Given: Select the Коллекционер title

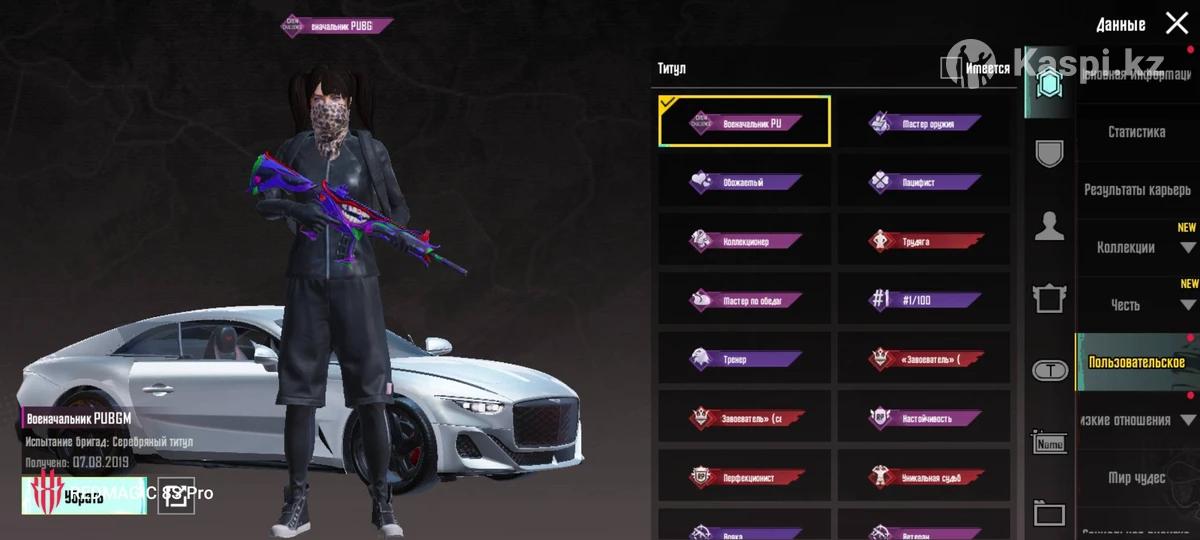Looking at the screenshot, I should click(744, 241).
